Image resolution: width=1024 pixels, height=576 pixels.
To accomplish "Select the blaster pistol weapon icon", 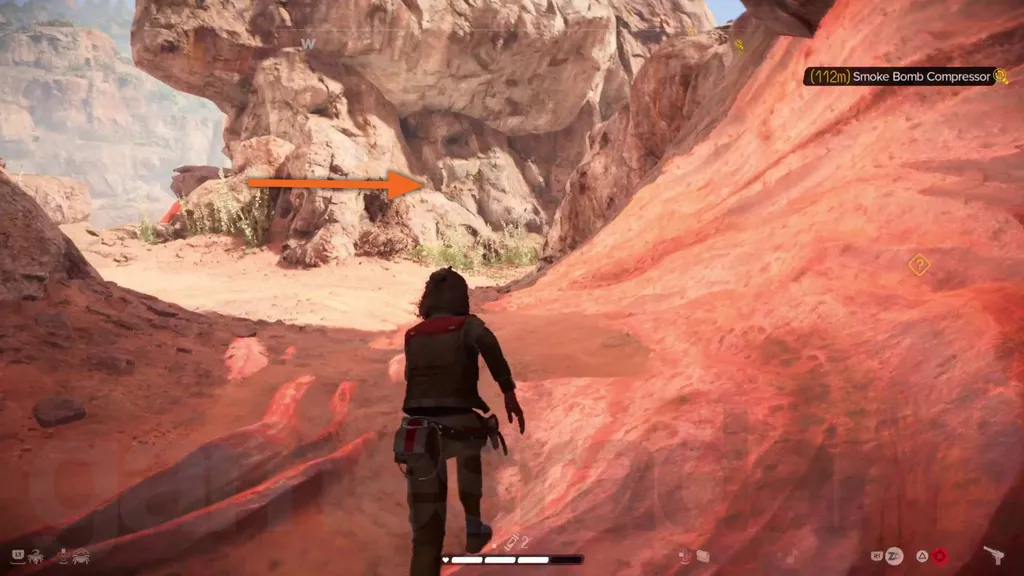I will tap(994, 555).
